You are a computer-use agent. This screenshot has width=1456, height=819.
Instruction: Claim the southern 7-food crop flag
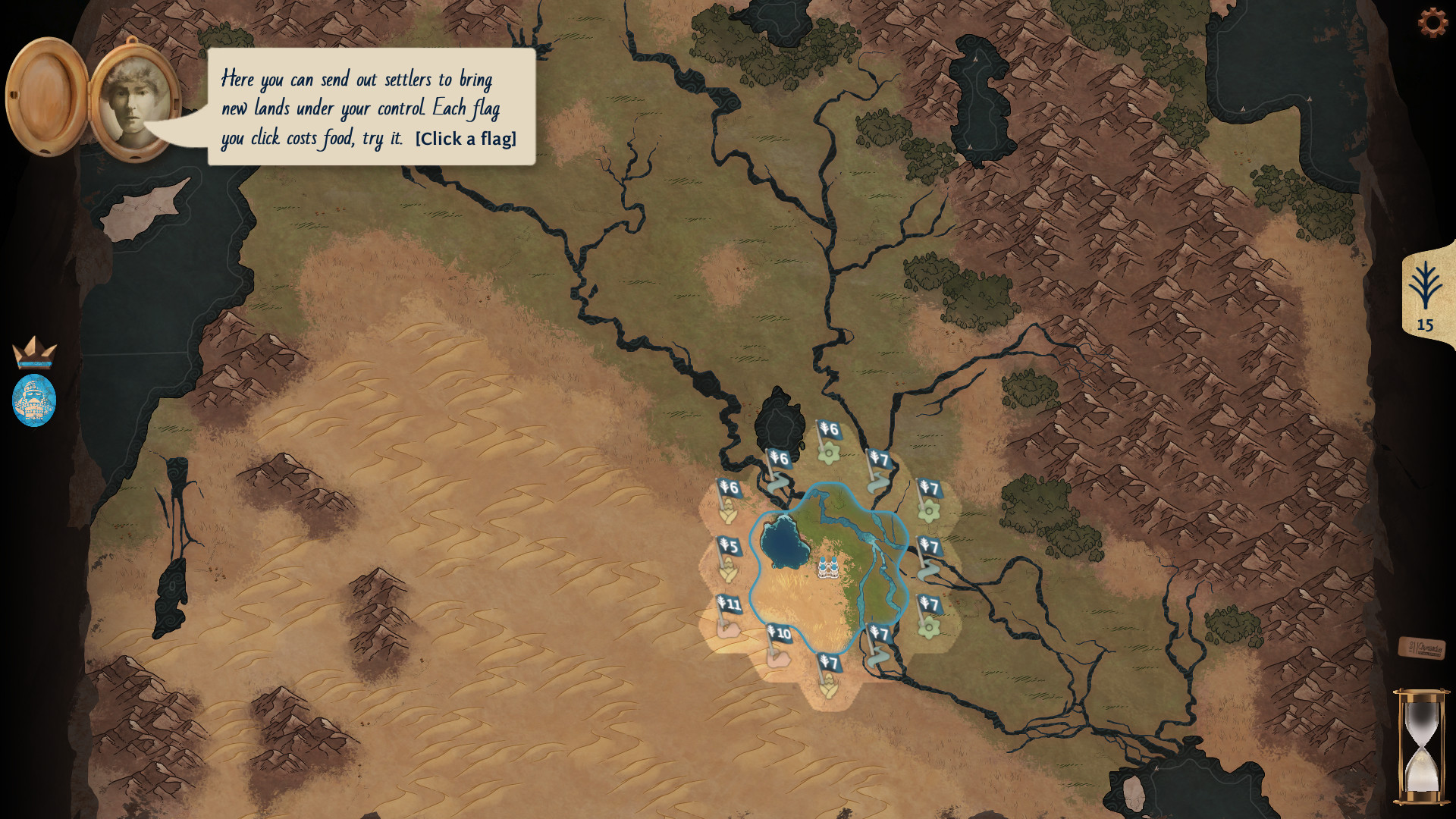(829, 663)
